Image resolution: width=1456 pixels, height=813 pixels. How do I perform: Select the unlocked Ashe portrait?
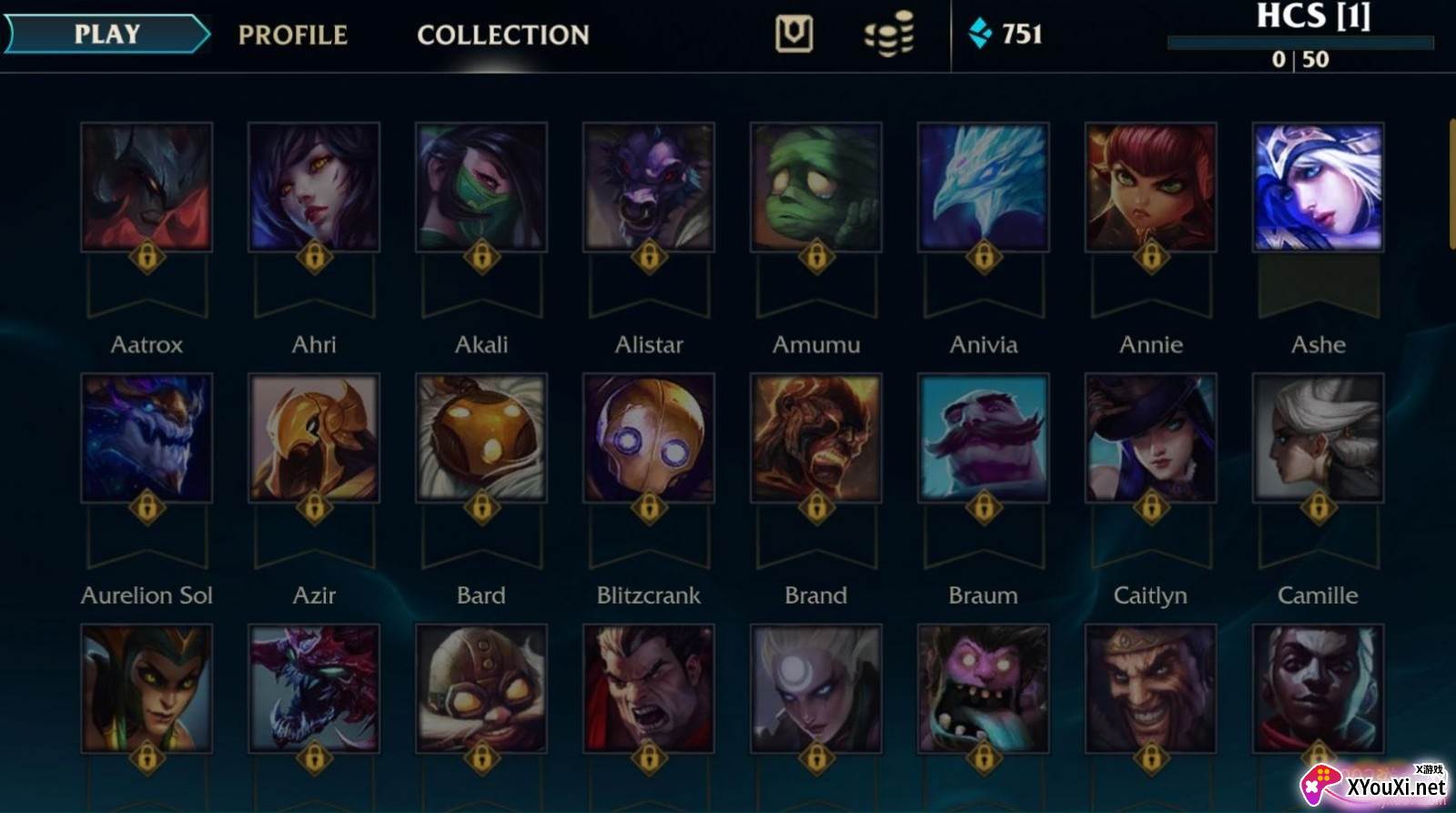[x=1319, y=188]
